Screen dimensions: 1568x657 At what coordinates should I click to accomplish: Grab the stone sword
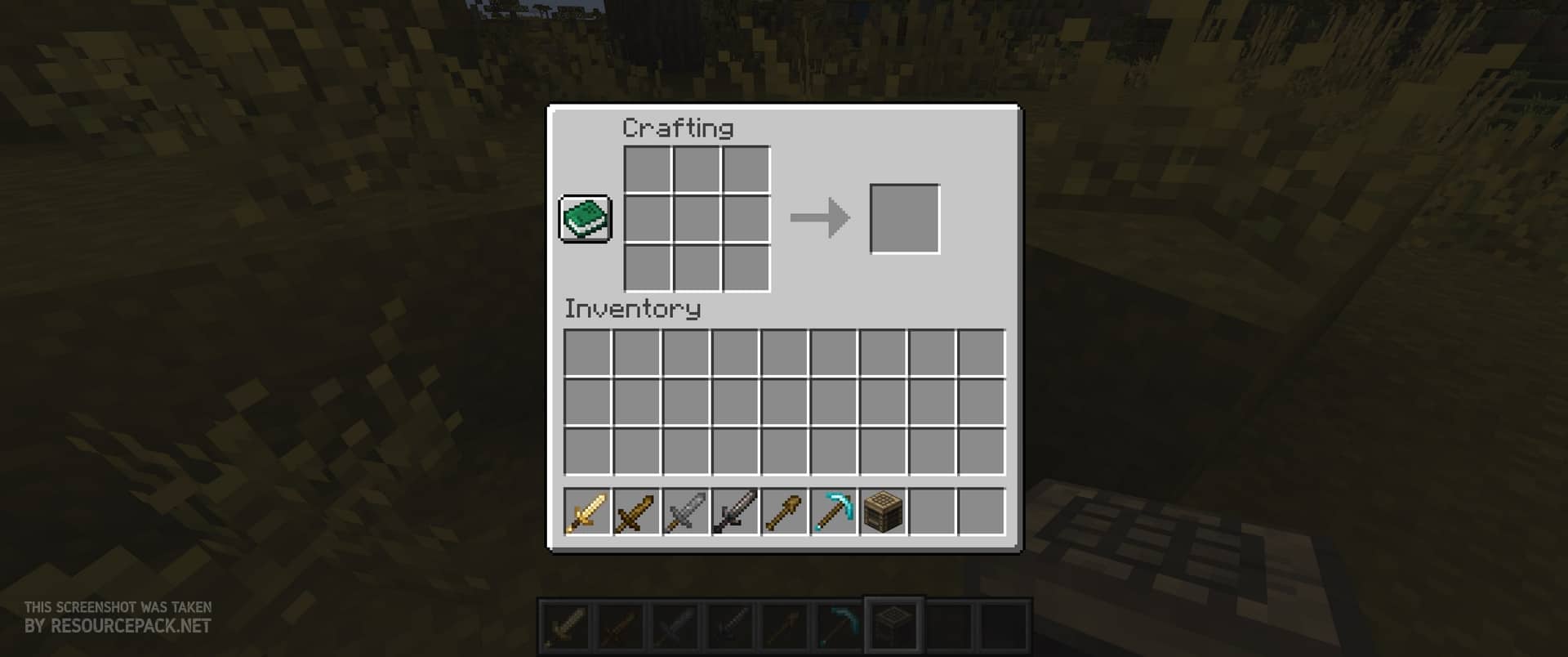point(685,512)
